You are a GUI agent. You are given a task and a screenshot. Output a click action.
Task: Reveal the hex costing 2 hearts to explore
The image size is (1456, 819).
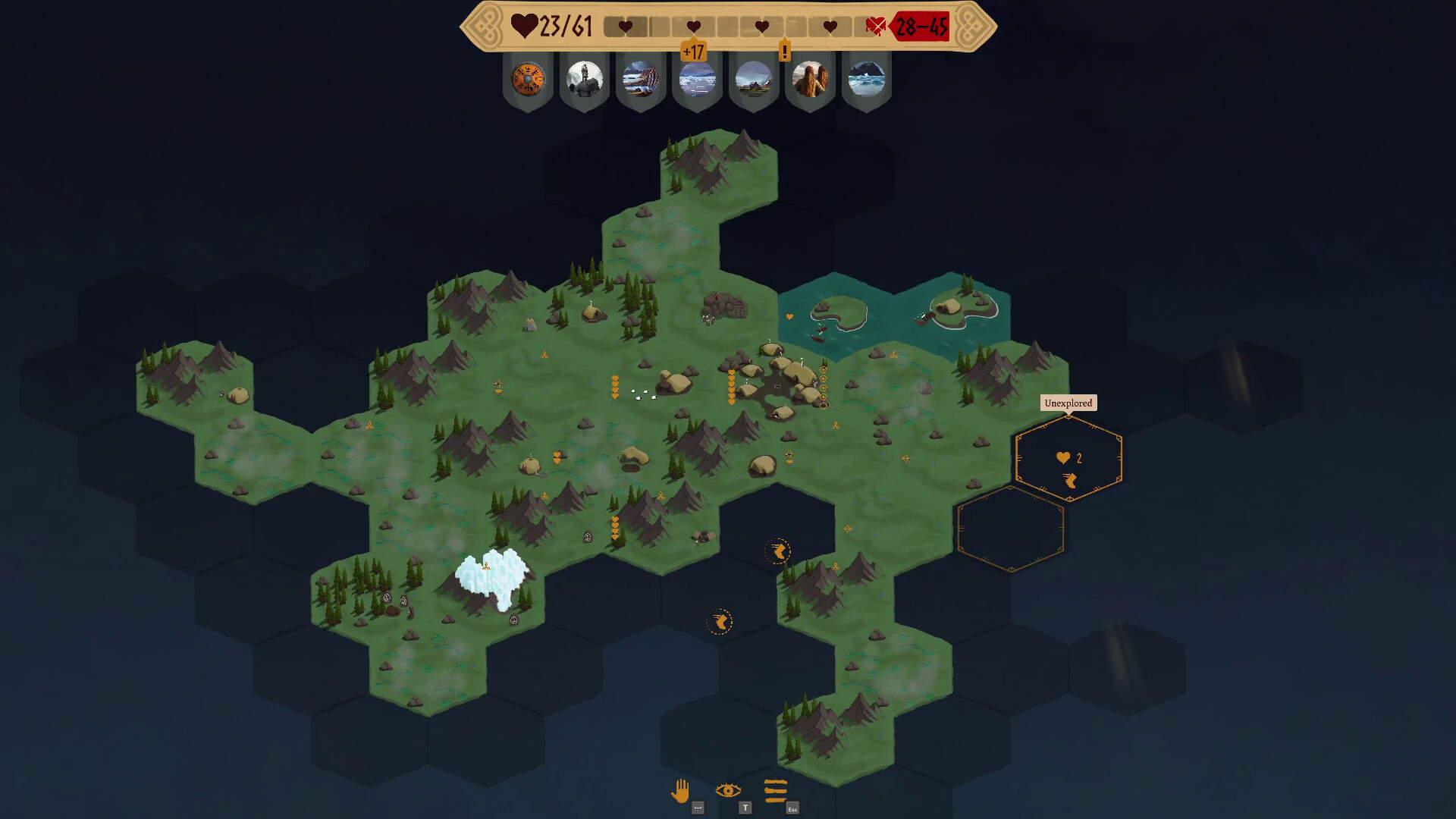(x=1069, y=458)
